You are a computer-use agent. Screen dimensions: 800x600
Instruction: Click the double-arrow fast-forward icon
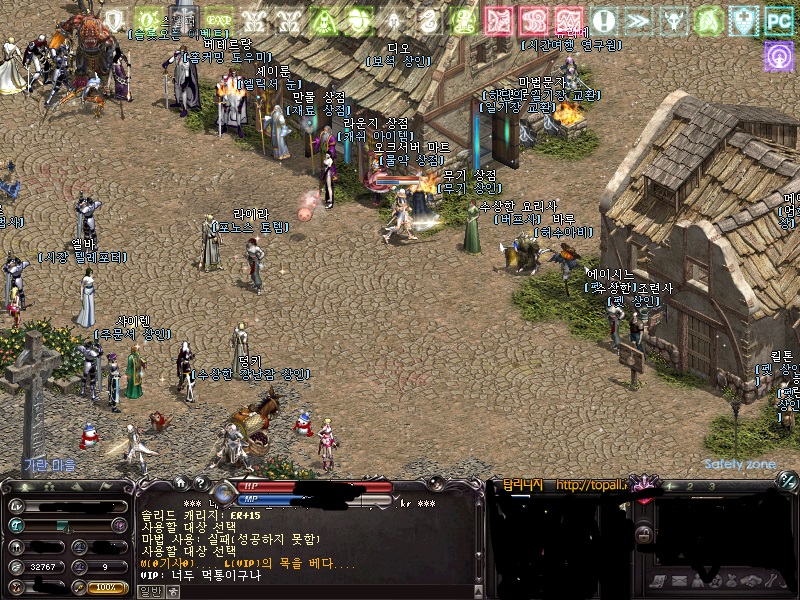(x=638, y=19)
